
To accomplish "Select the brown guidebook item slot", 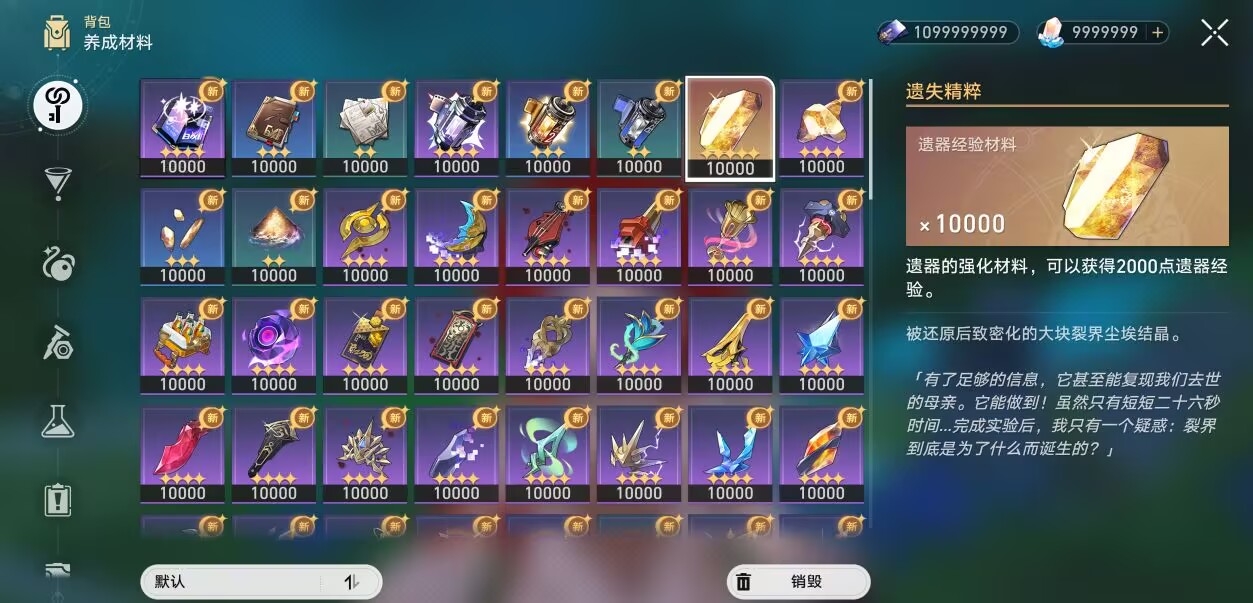I will point(274,128).
